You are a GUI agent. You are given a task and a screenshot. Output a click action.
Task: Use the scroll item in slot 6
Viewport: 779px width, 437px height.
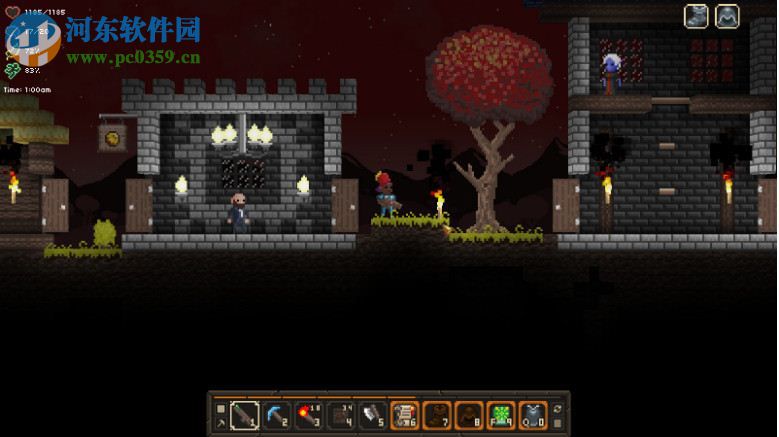pyautogui.click(x=405, y=414)
